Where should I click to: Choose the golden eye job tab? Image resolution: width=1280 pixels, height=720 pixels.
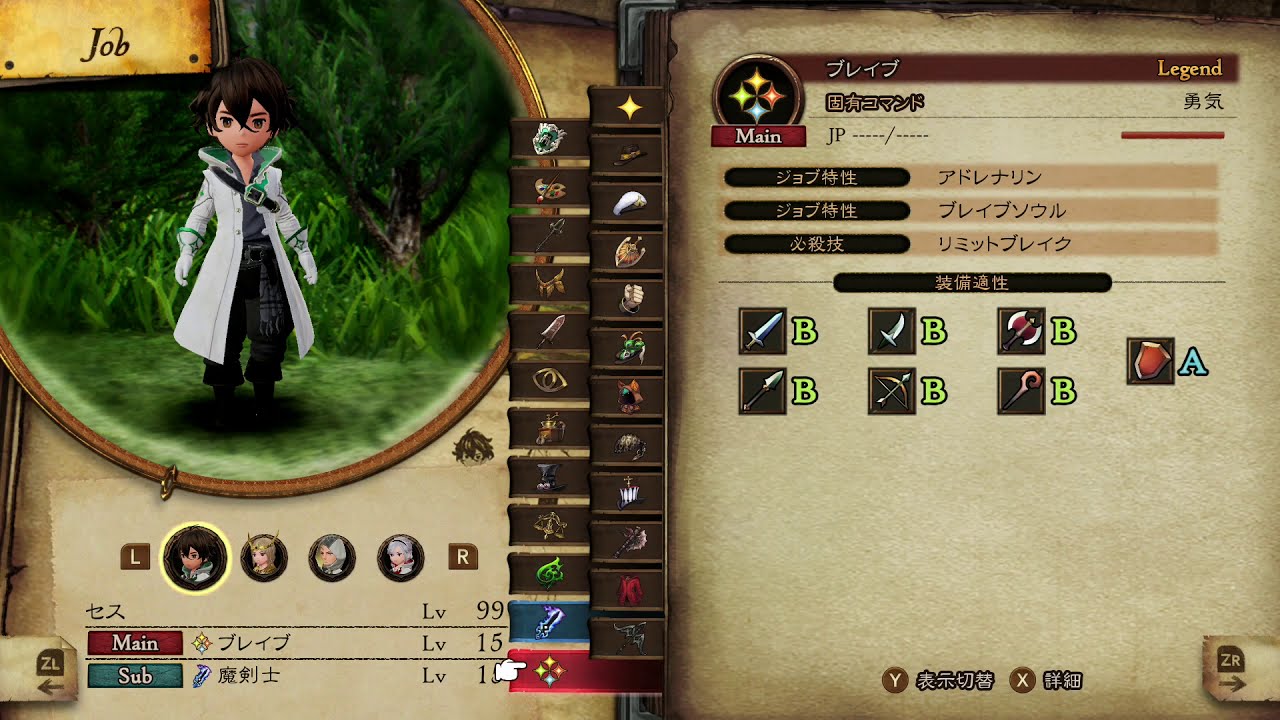tap(548, 380)
